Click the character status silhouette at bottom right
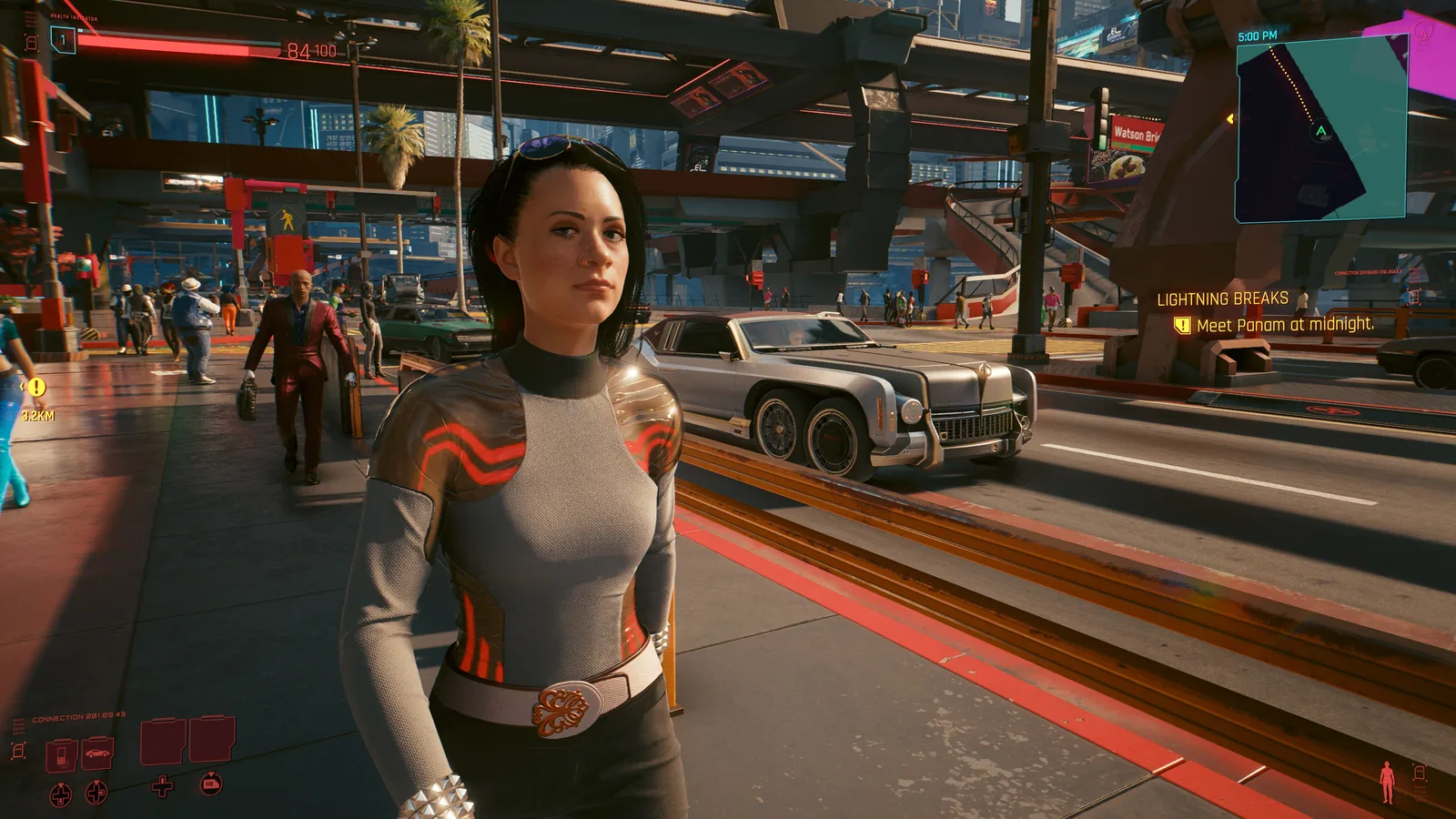The height and width of the screenshot is (819, 1456). coord(1387,781)
